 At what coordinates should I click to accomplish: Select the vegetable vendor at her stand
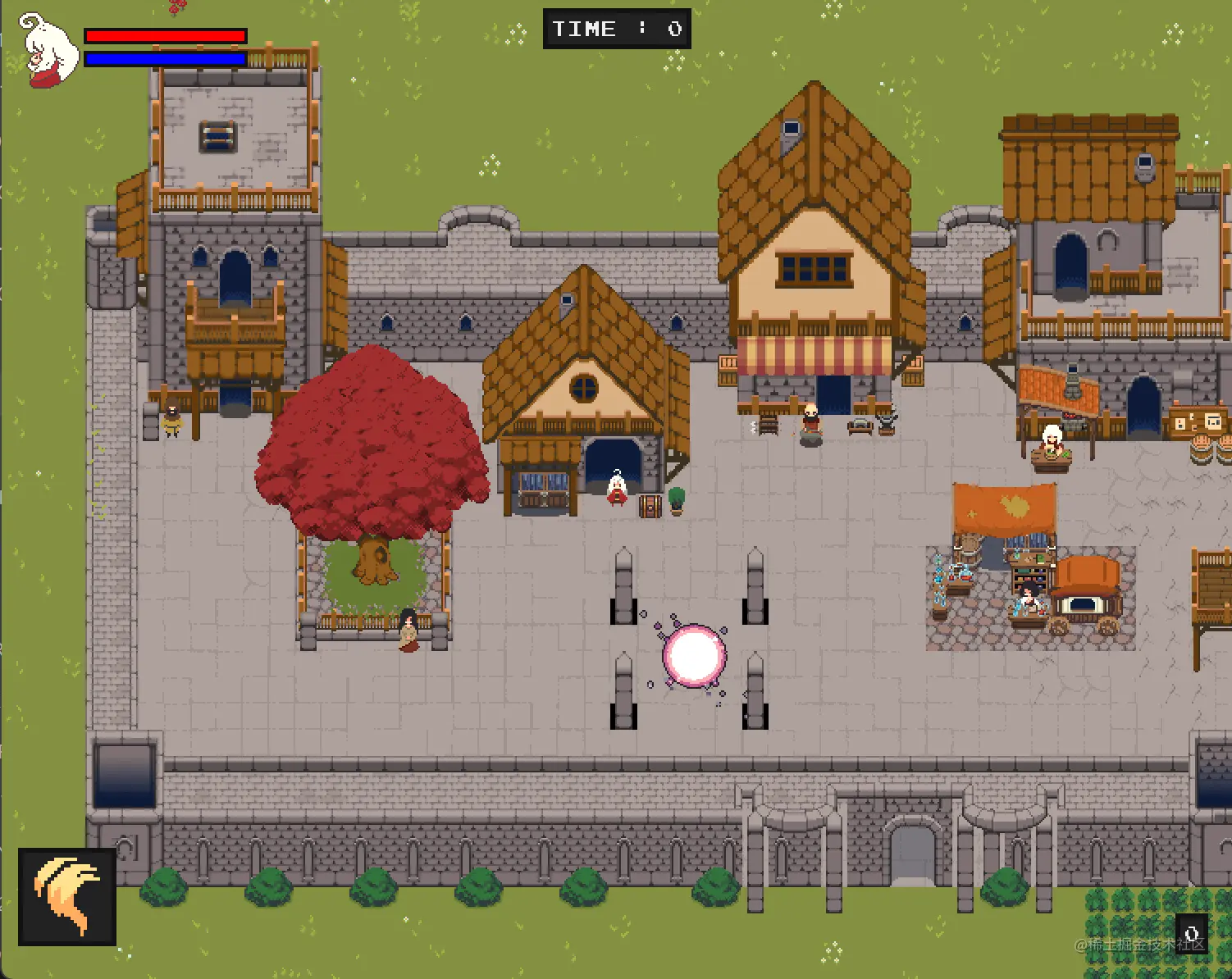pyautogui.click(x=1051, y=439)
